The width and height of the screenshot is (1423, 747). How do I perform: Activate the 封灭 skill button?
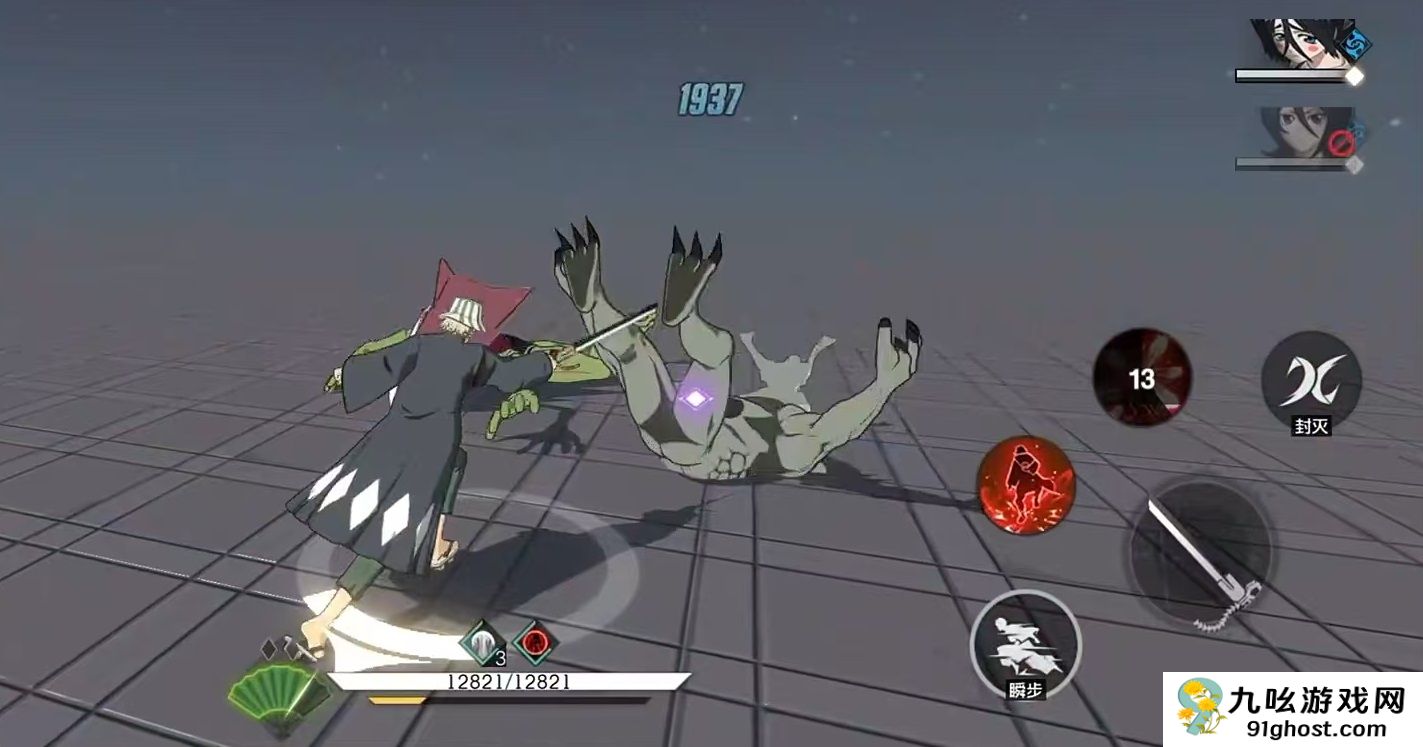[x=1310, y=380]
